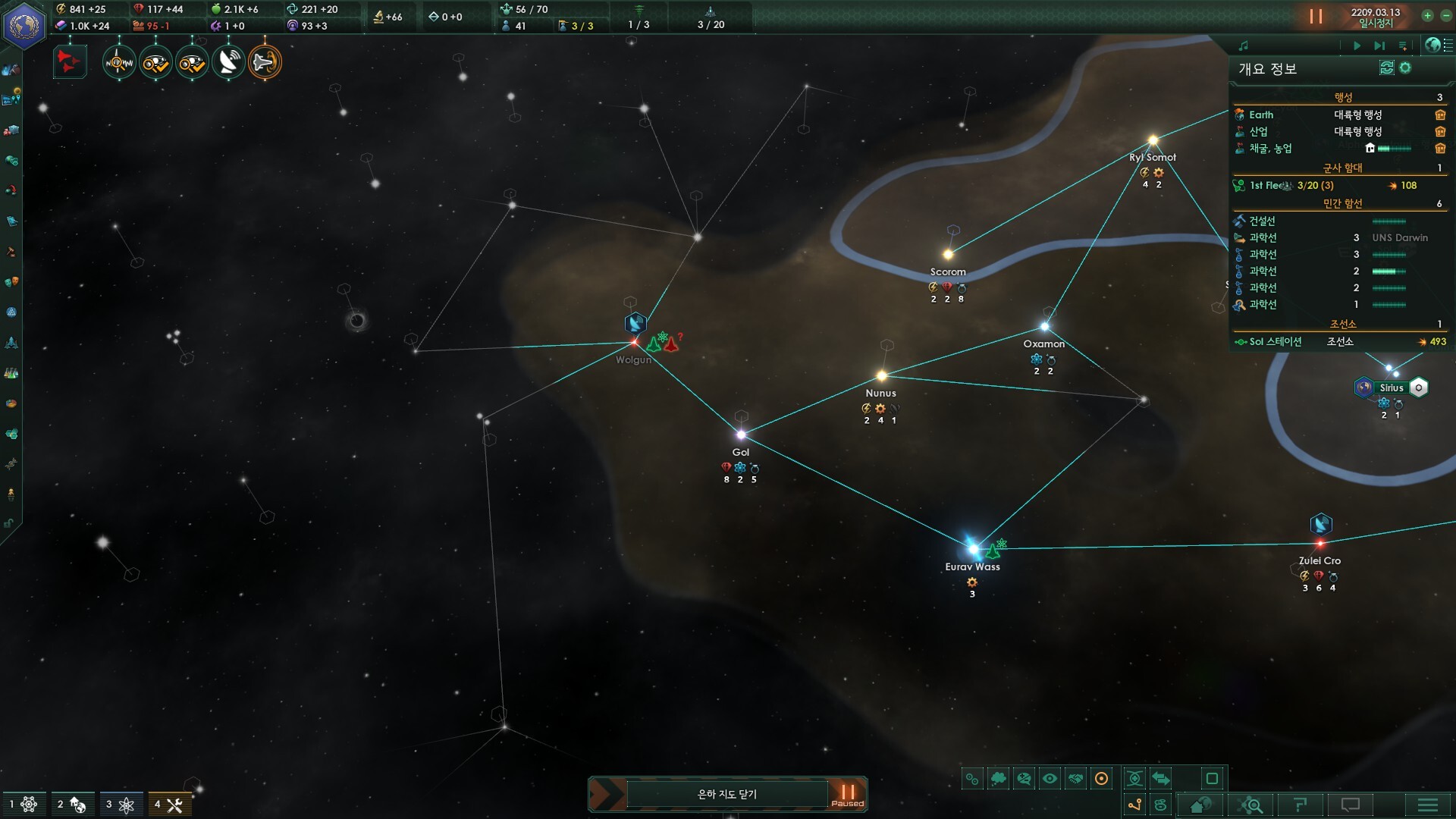The height and width of the screenshot is (819, 1456).
Task: Click the red hostile fleets alert
Action: pos(69,62)
